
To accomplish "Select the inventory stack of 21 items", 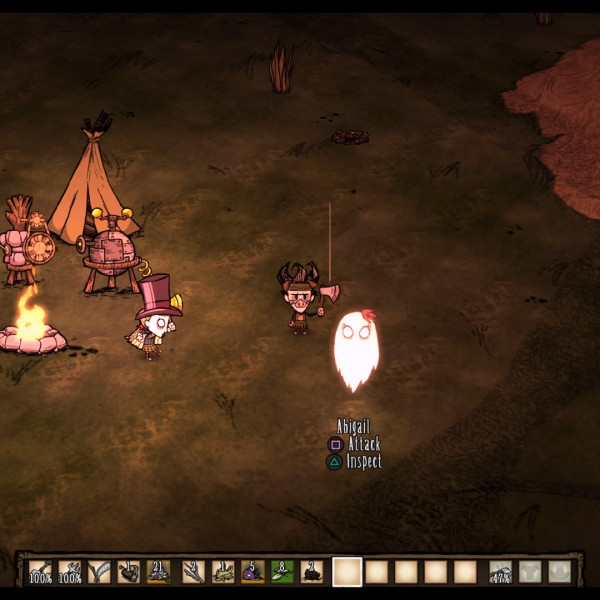I will (x=158, y=571).
